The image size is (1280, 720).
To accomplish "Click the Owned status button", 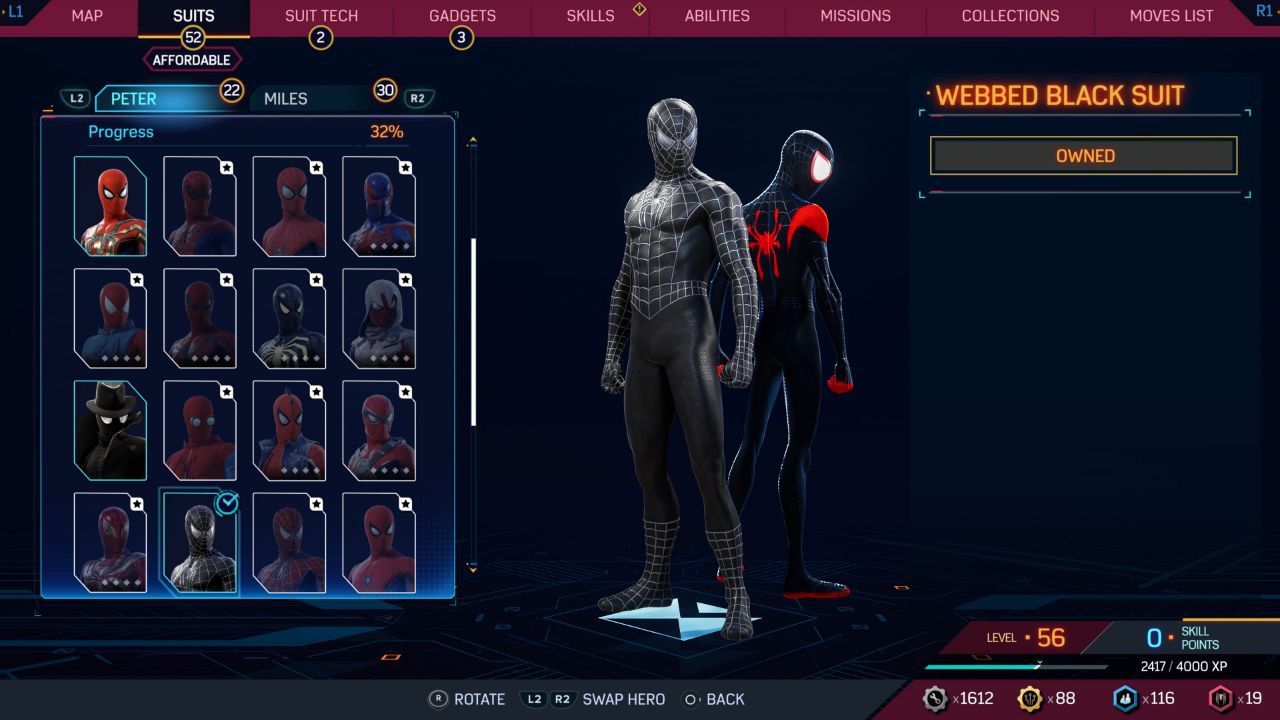I will (1084, 156).
